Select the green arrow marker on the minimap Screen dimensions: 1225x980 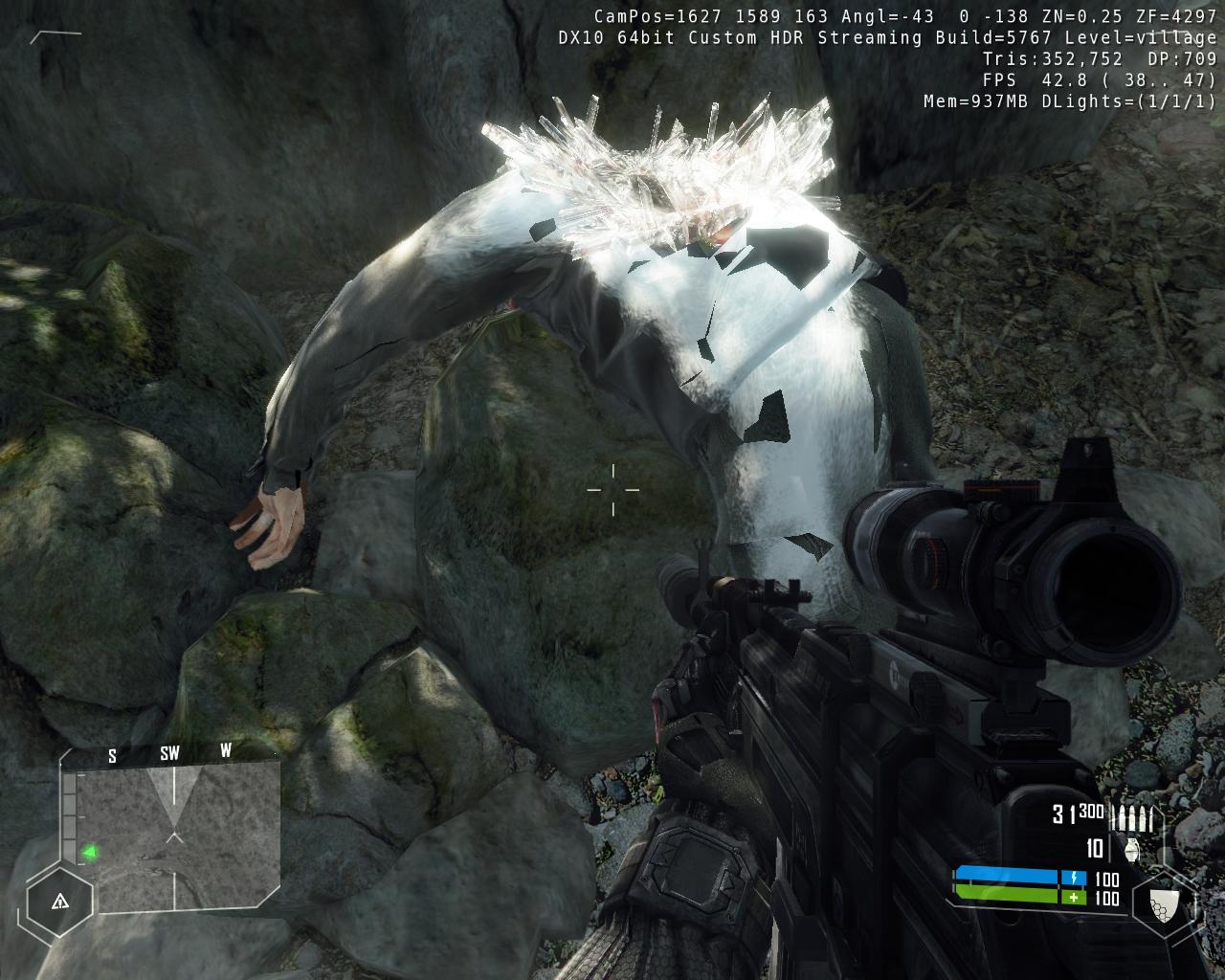point(90,851)
